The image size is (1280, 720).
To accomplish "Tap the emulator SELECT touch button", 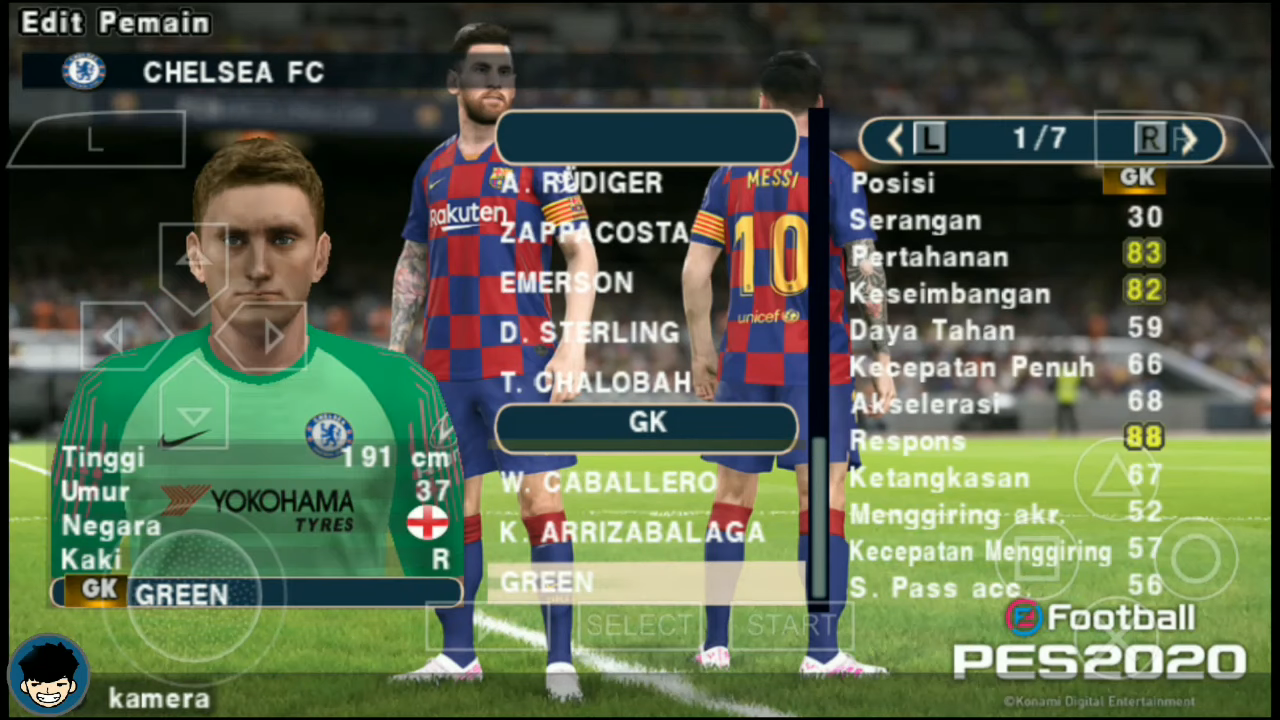I will 638,626.
